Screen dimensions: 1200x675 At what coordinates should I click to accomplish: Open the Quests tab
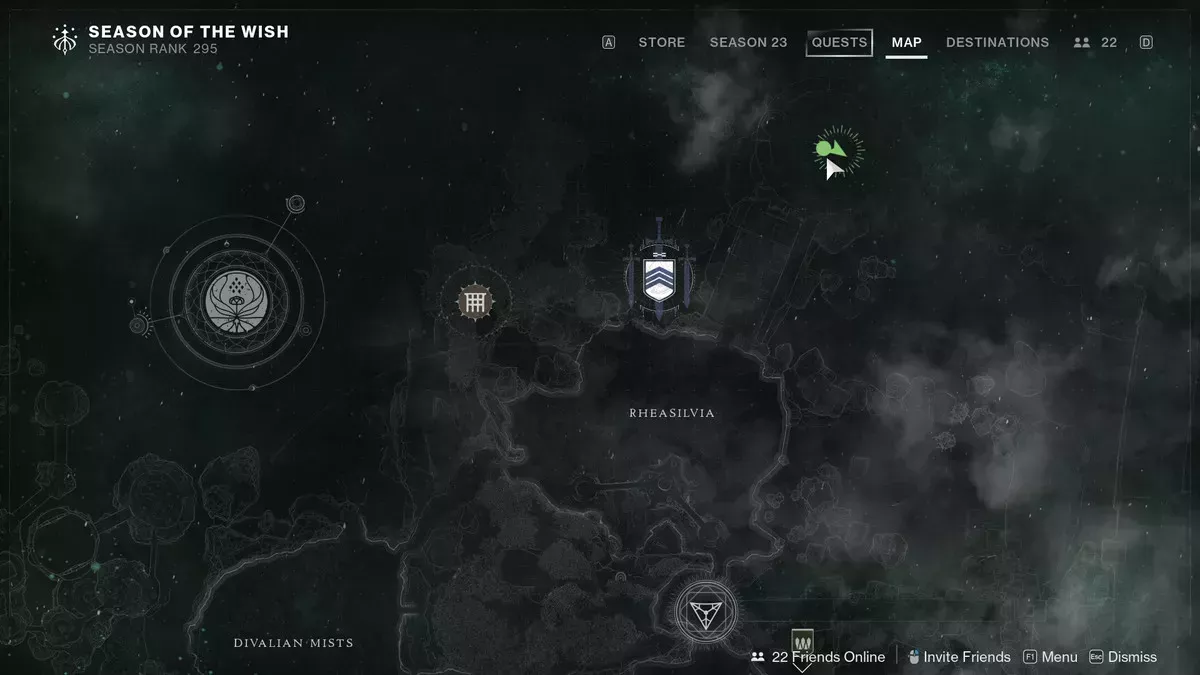(839, 42)
